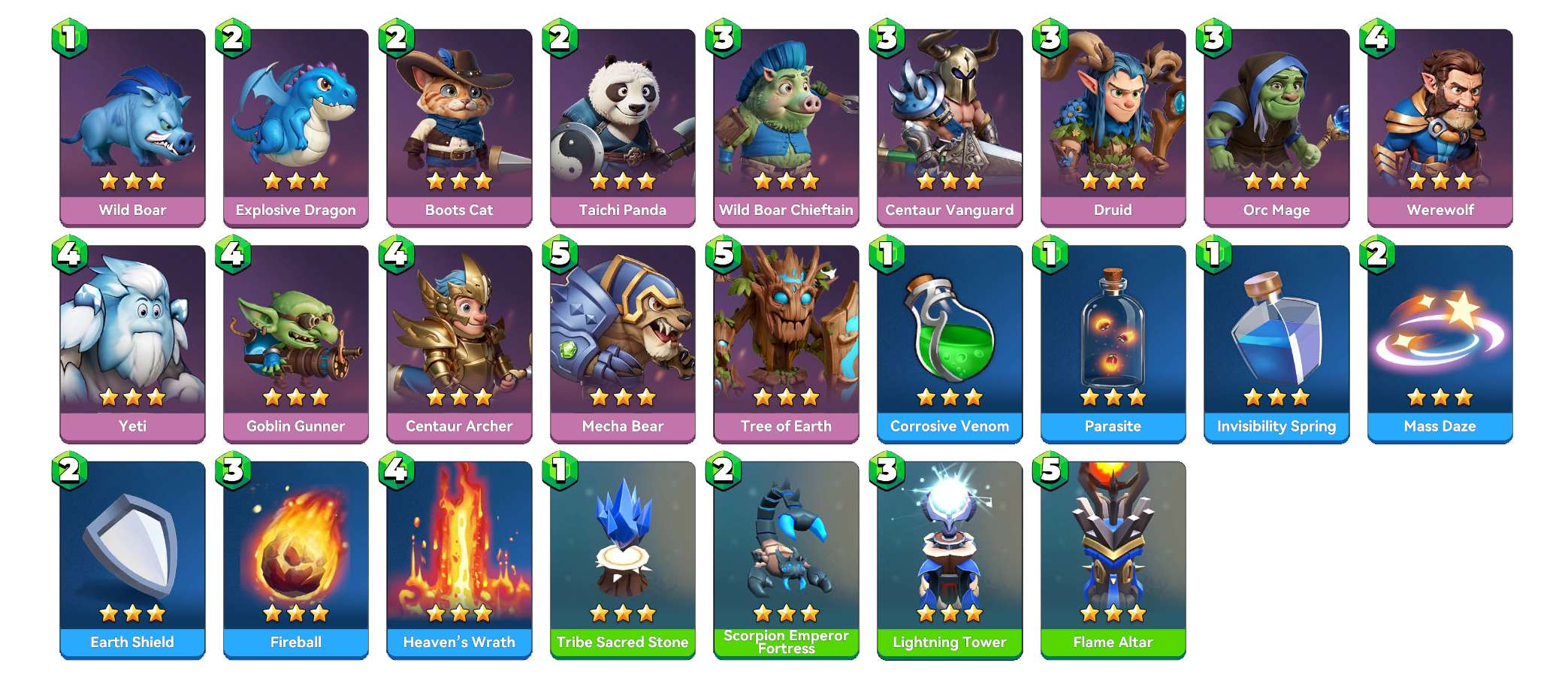Pick the Boots Cat card
The image size is (1568, 693).
459,128
